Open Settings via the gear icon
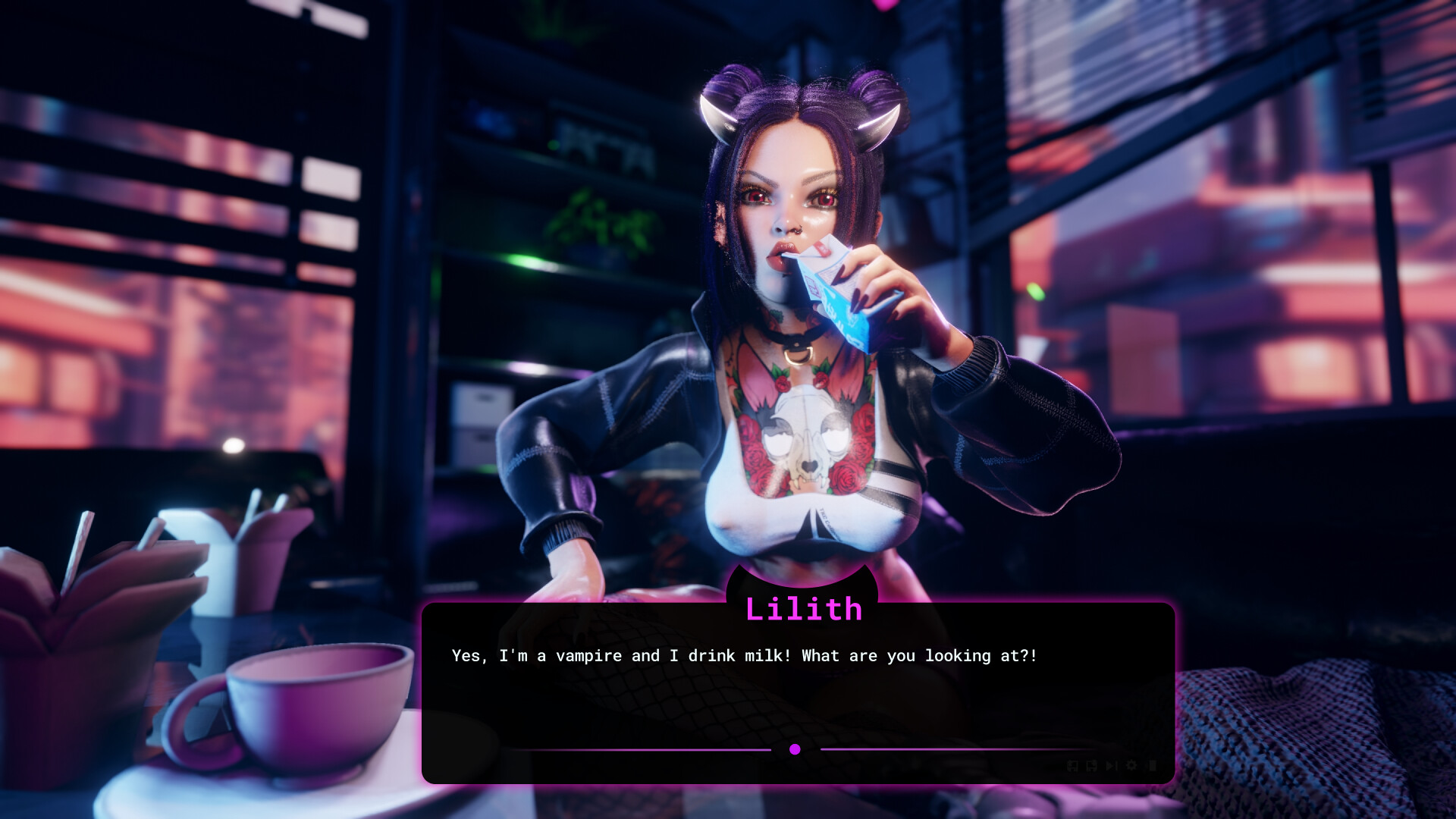This screenshot has height=819, width=1456. click(1131, 765)
